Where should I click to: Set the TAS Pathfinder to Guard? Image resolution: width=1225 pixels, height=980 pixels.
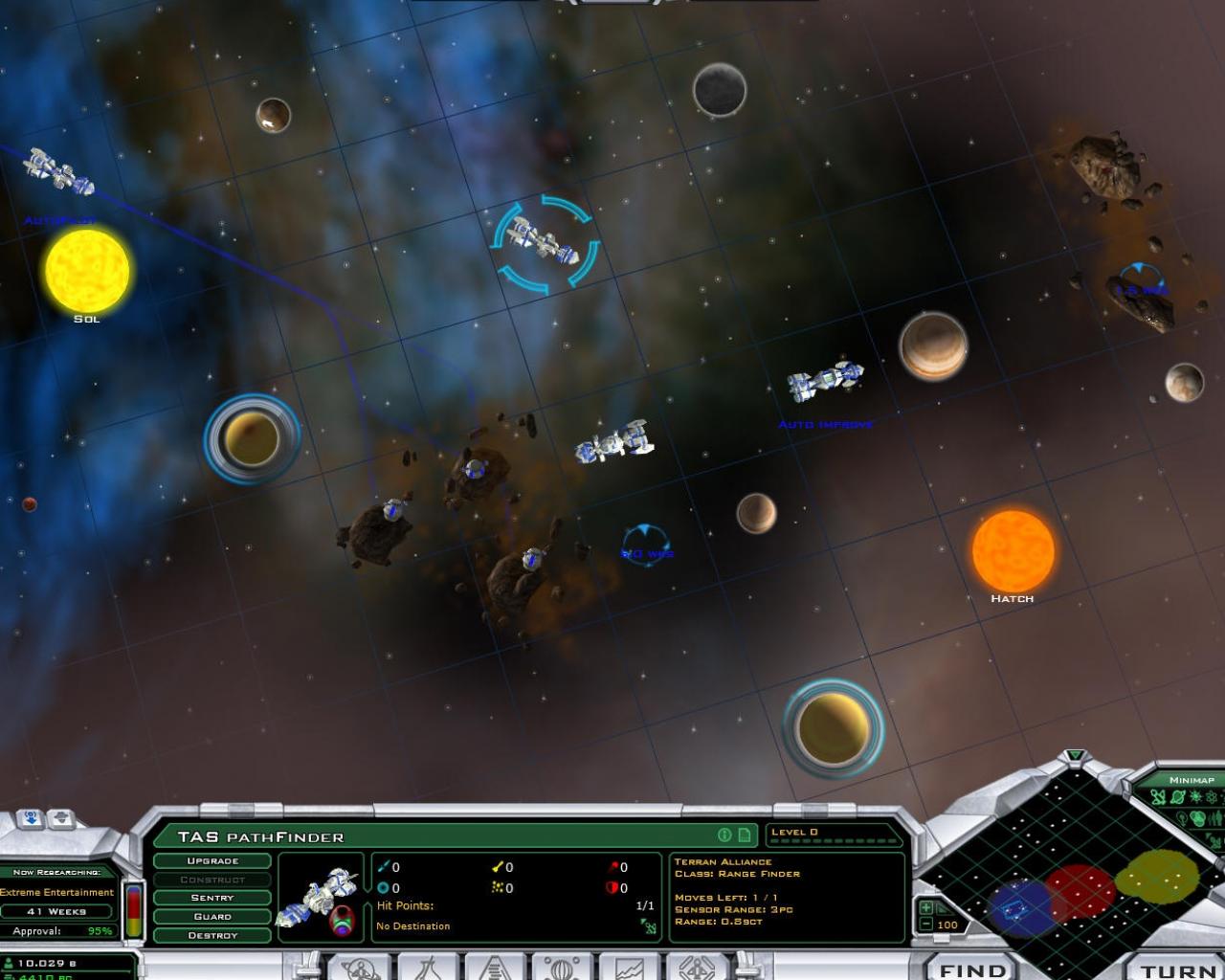tap(212, 916)
